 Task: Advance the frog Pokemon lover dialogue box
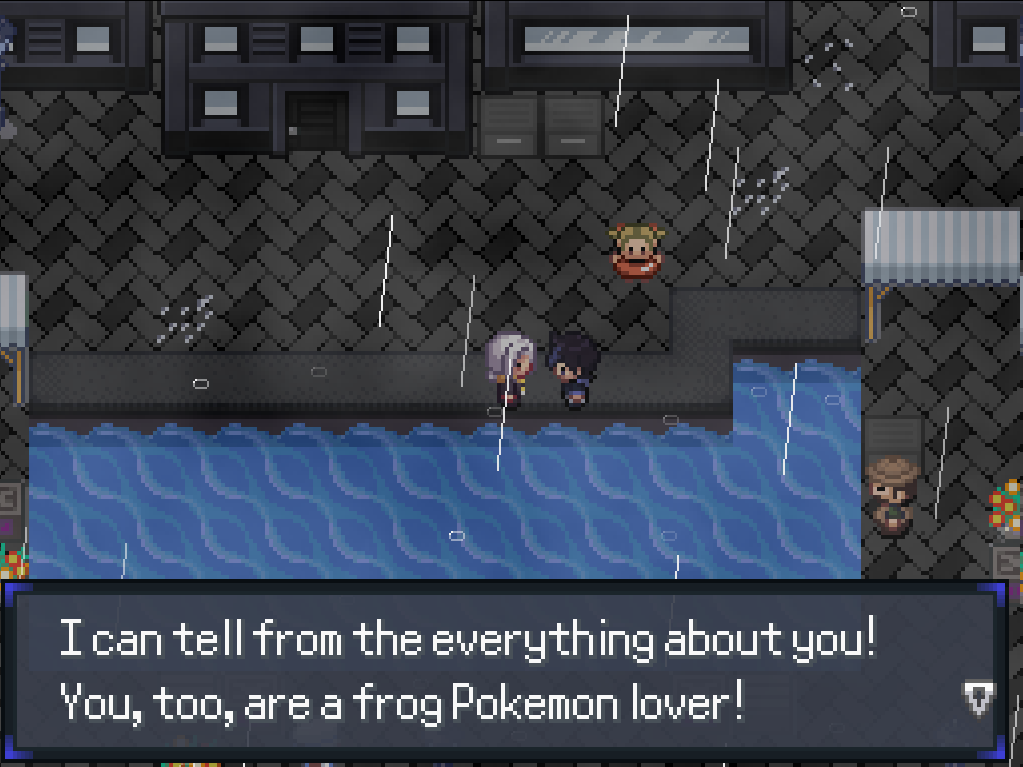(x=500, y=670)
